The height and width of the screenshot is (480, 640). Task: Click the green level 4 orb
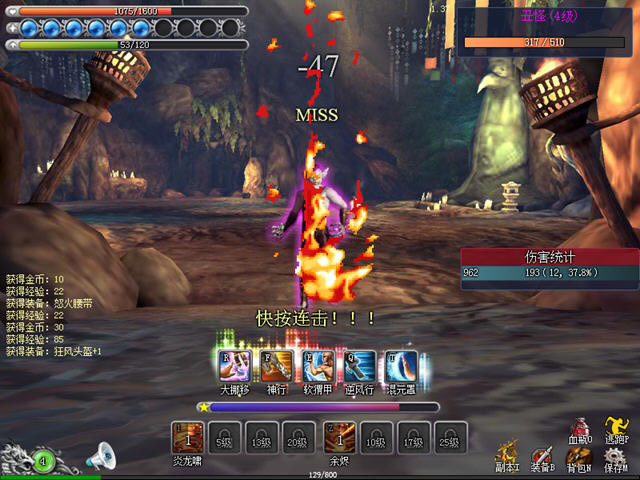(43, 461)
